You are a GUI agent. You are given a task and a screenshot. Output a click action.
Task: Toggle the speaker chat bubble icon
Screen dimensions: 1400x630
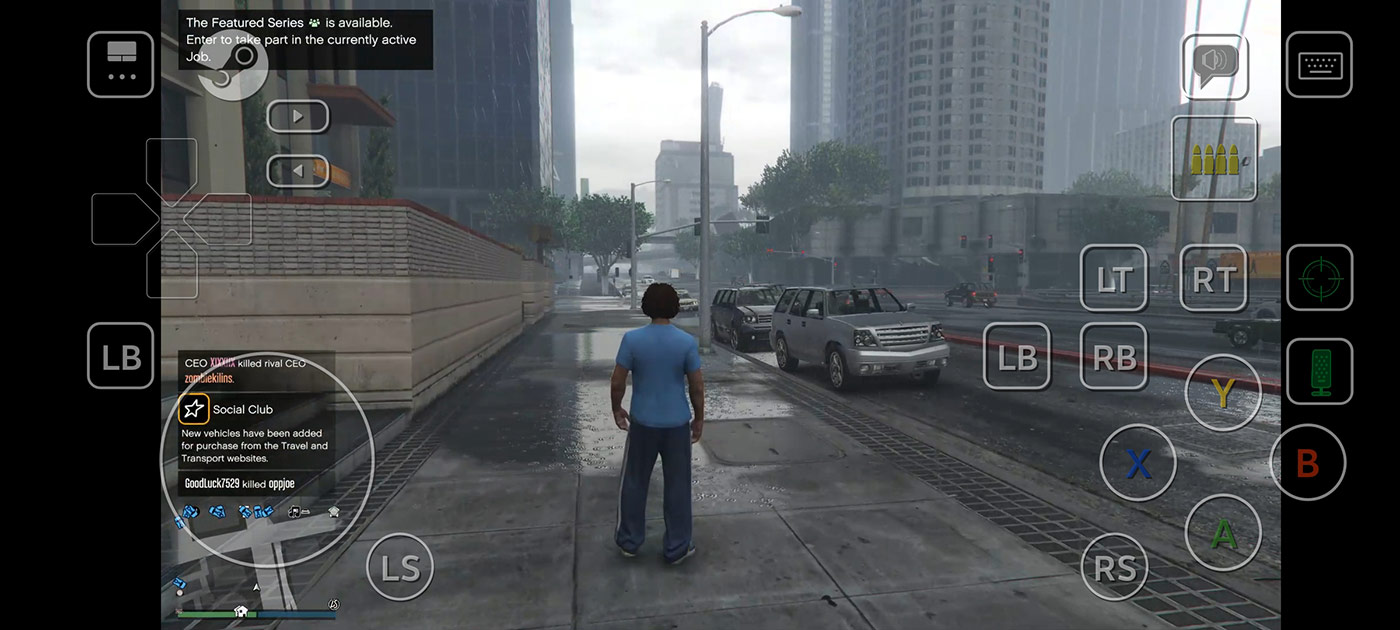click(x=1215, y=66)
